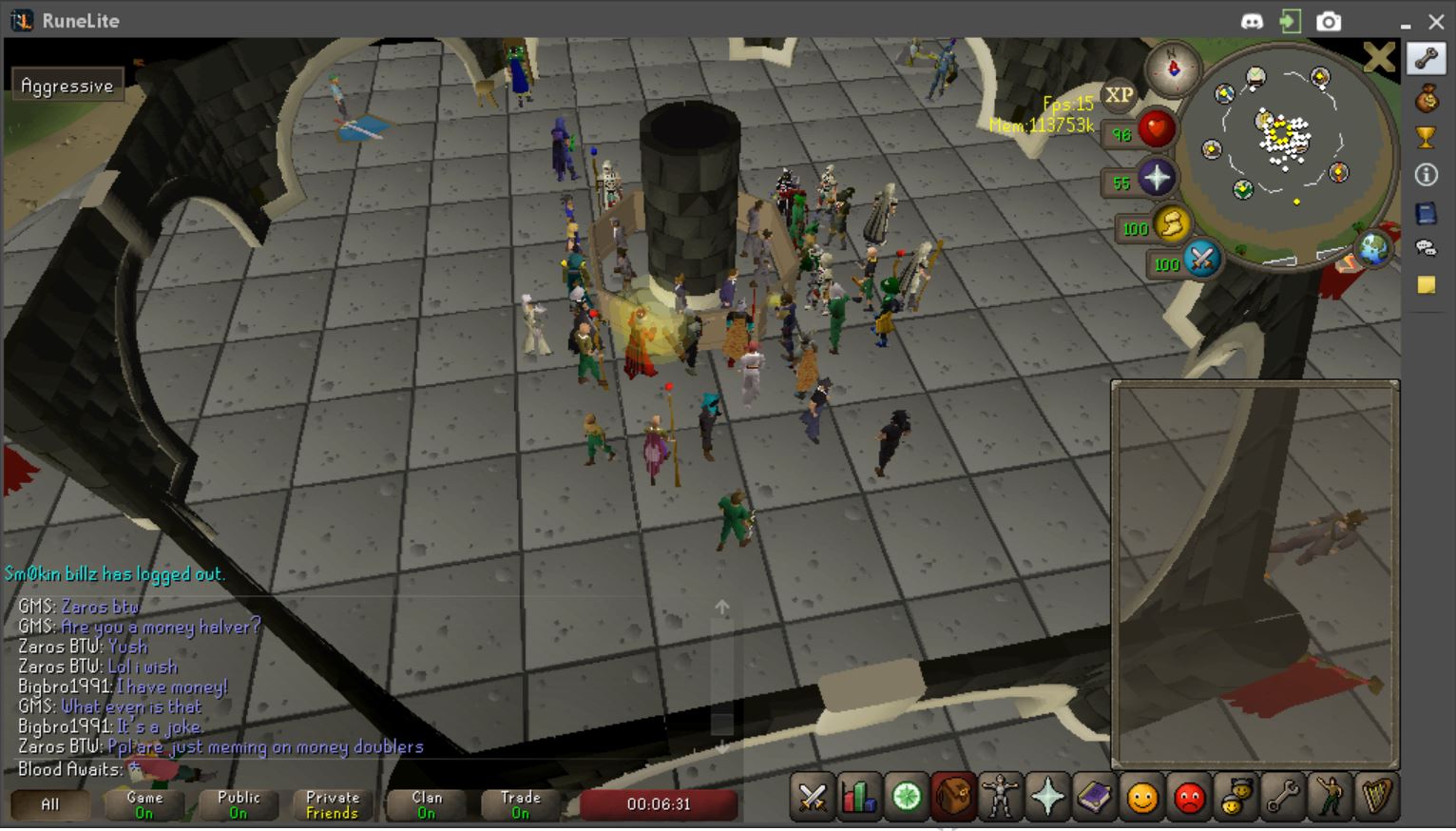Switch to the Clan chat tab

(x=425, y=804)
